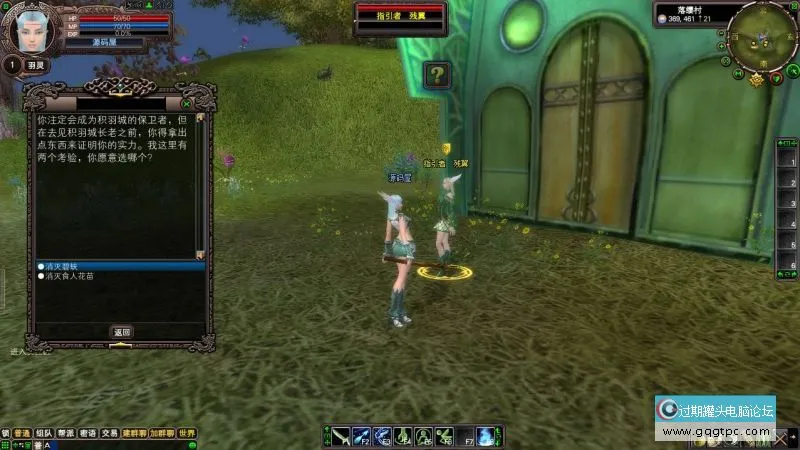Select the 世界 chat channel

tap(187, 434)
